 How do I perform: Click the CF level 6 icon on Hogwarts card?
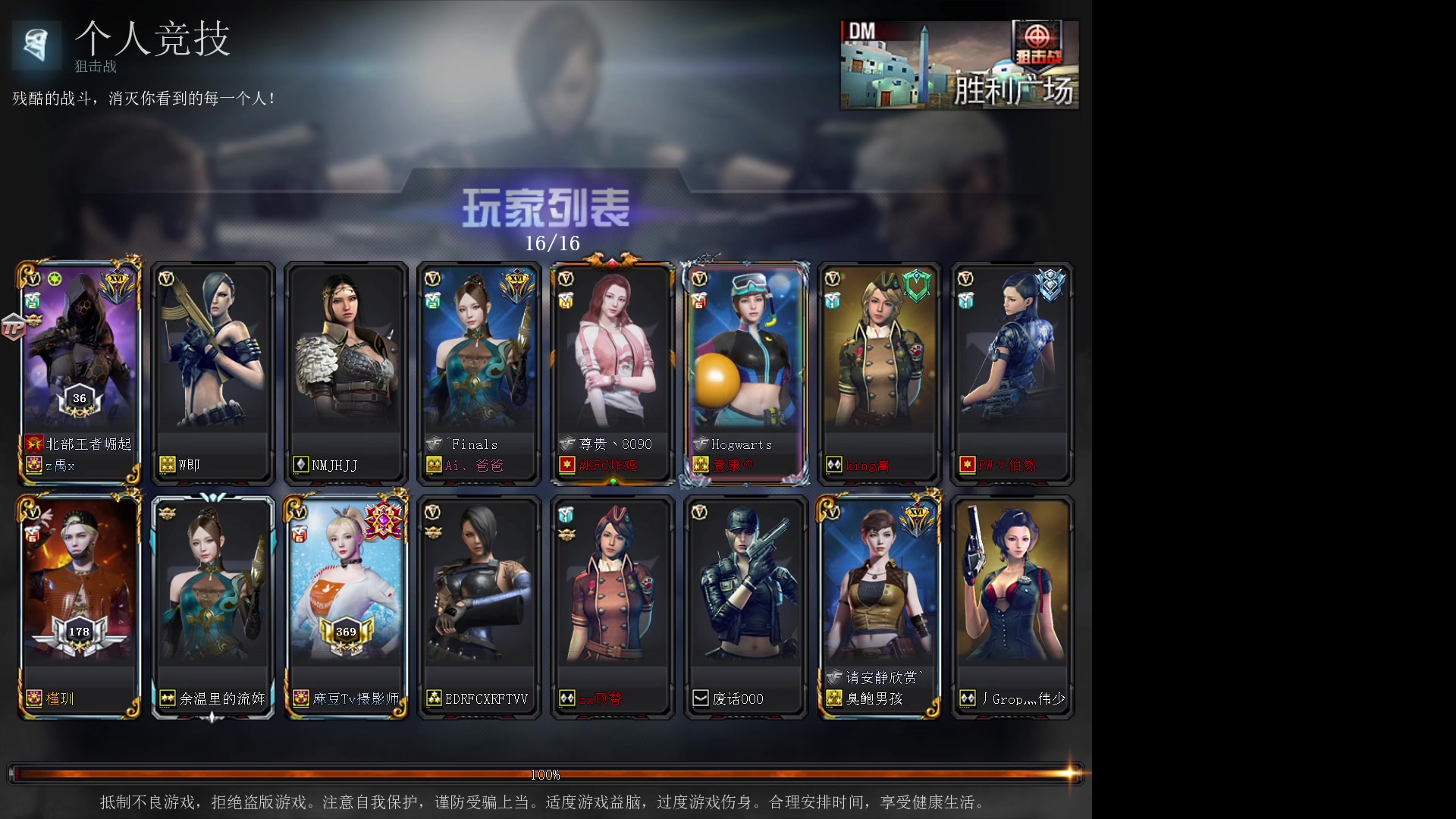point(699,302)
